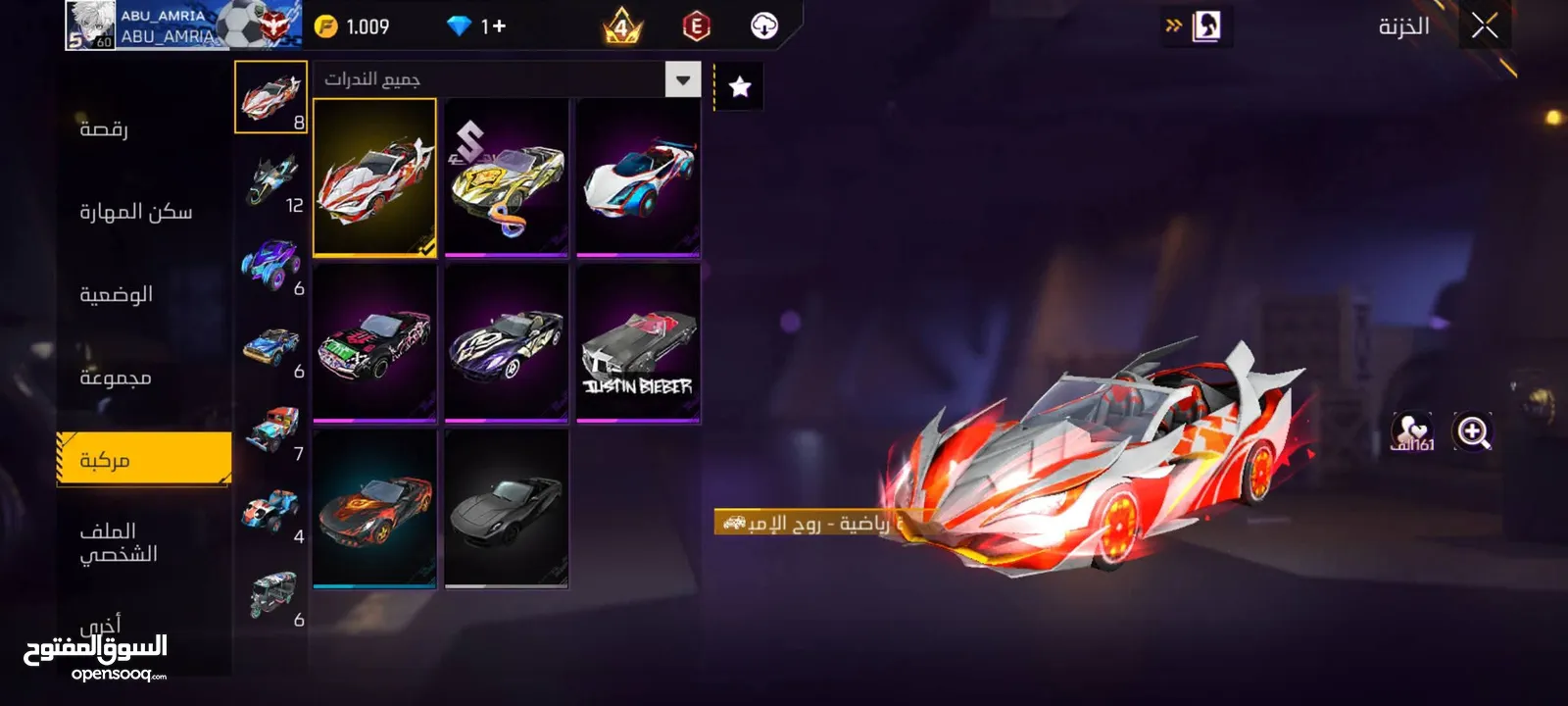Select the black graffiti car skin
The image size is (1568, 706).
(374, 342)
